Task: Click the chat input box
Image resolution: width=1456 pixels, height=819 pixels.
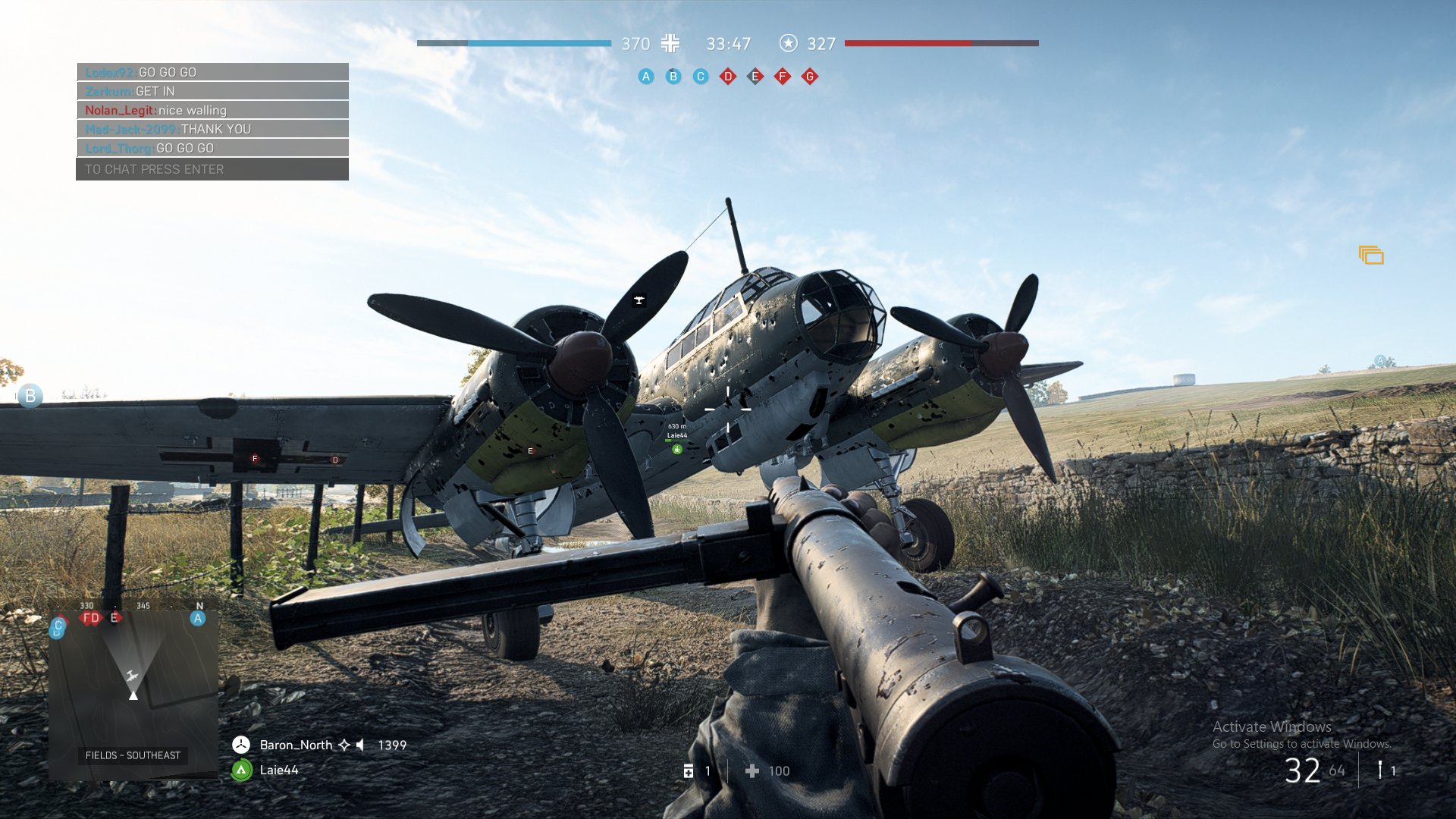Action: pos(212,169)
